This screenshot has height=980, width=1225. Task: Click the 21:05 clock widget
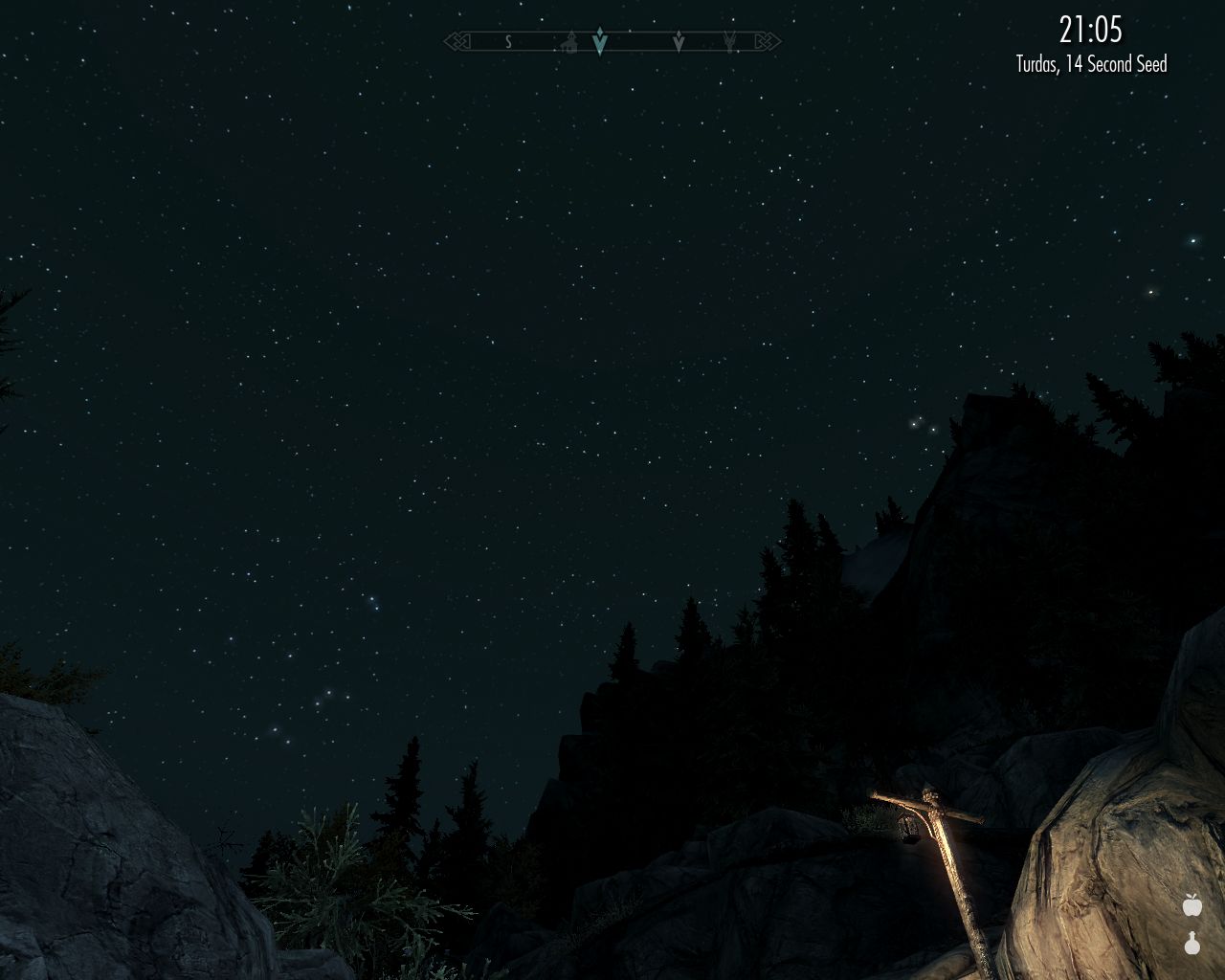pyautogui.click(x=1090, y=30)
